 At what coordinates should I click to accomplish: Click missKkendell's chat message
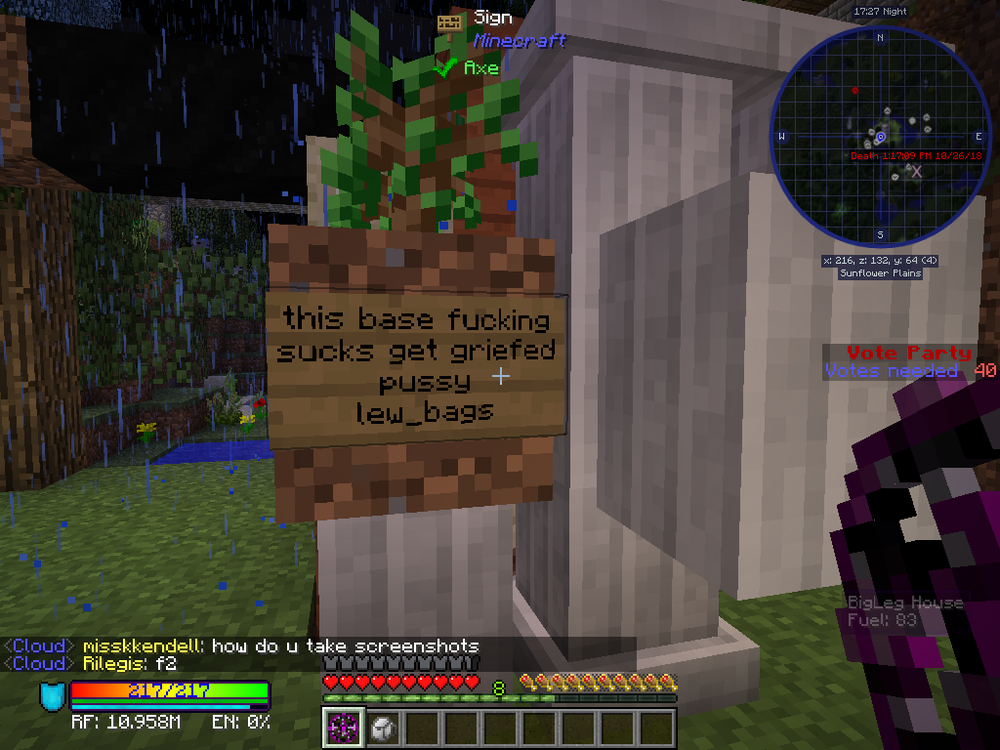point(280,647)
